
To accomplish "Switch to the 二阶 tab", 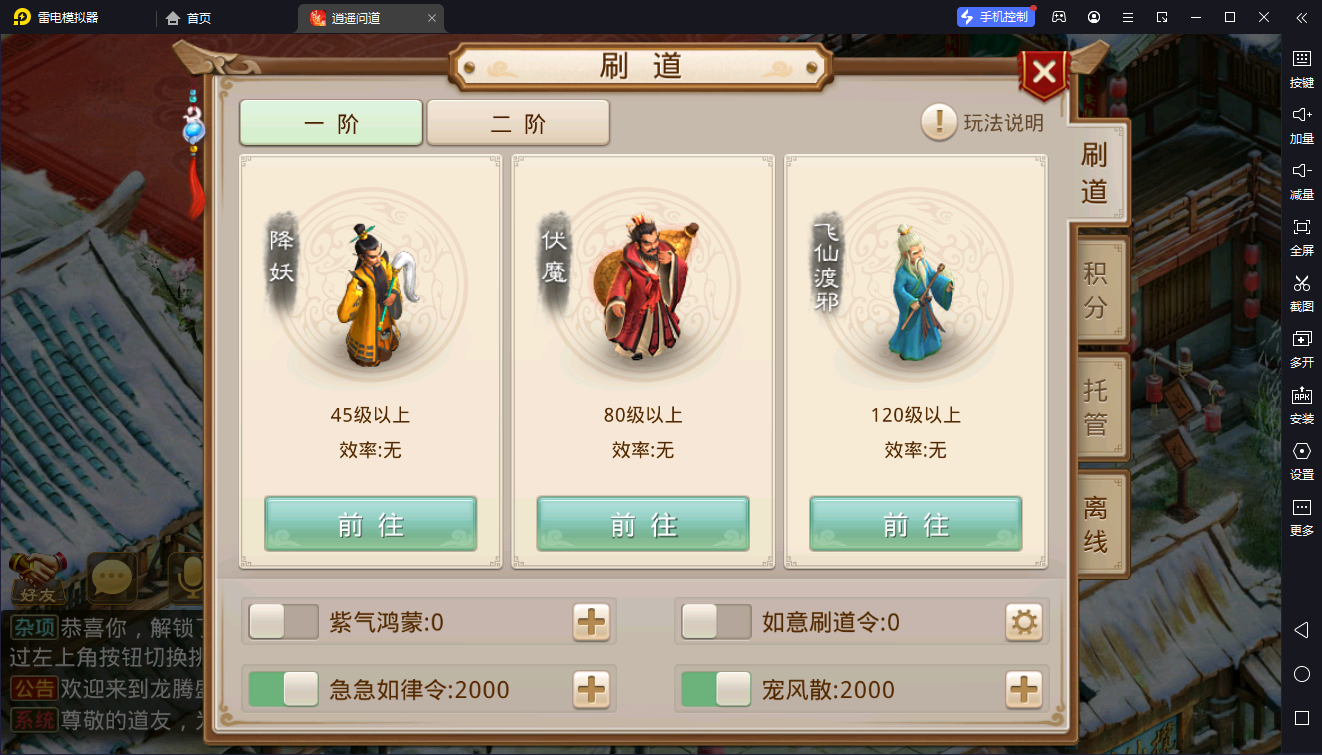I will [518, 122].
